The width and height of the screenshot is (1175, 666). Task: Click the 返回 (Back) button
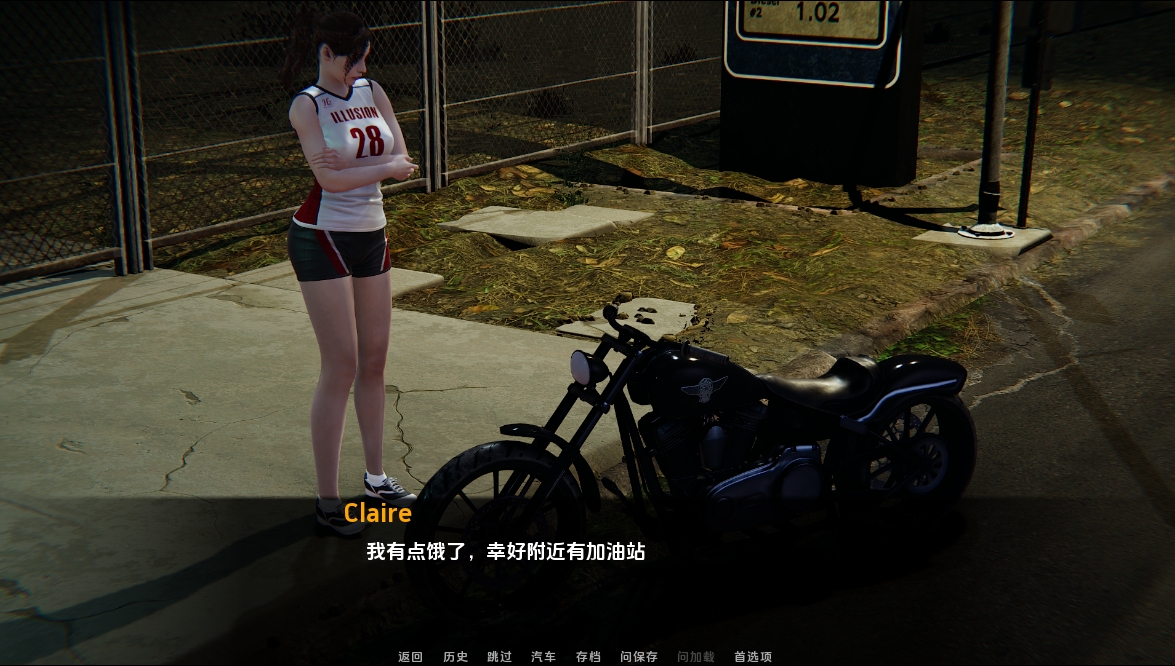[411, 657]
